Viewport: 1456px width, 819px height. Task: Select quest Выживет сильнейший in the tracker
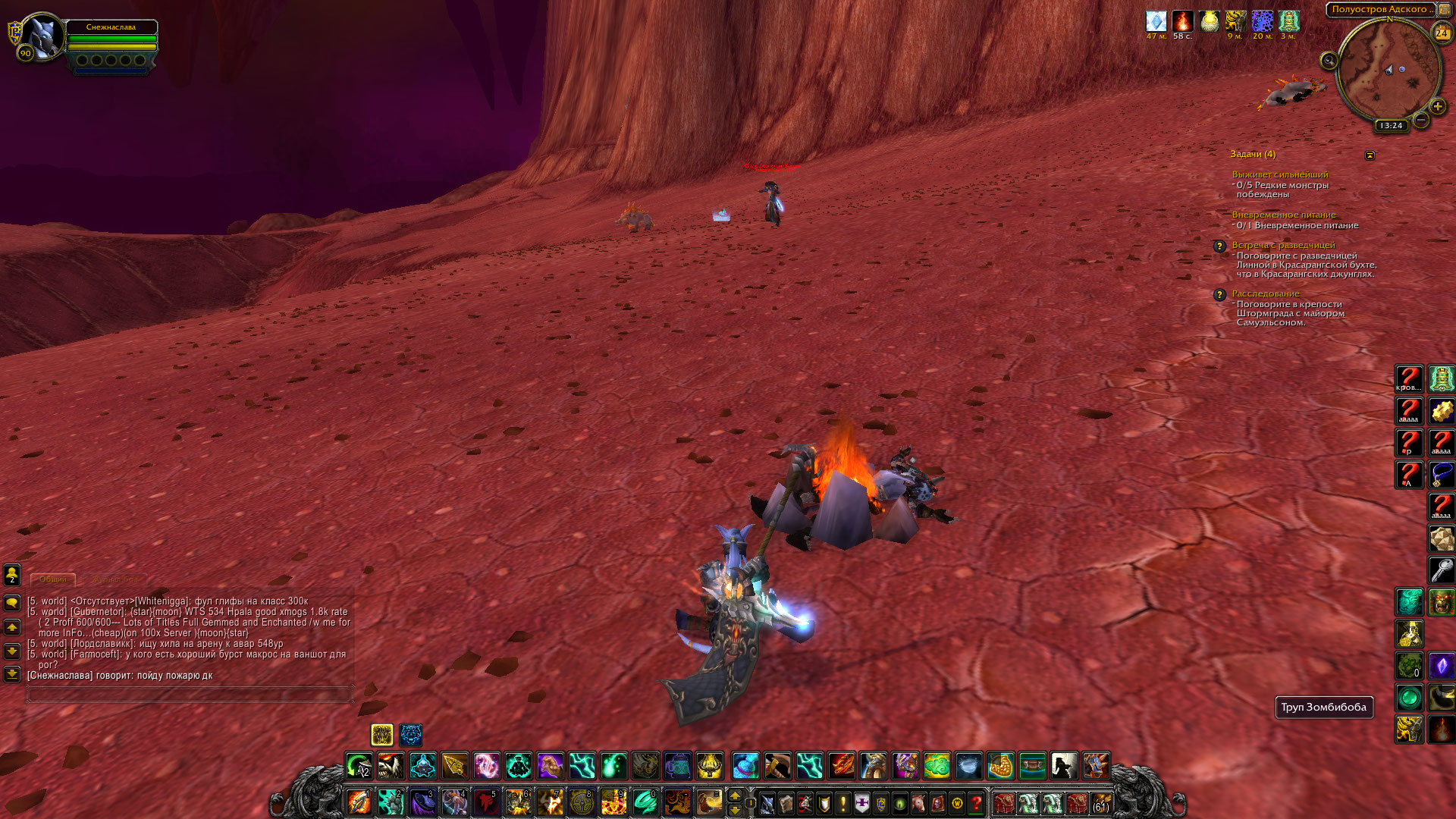point(1279,174)
